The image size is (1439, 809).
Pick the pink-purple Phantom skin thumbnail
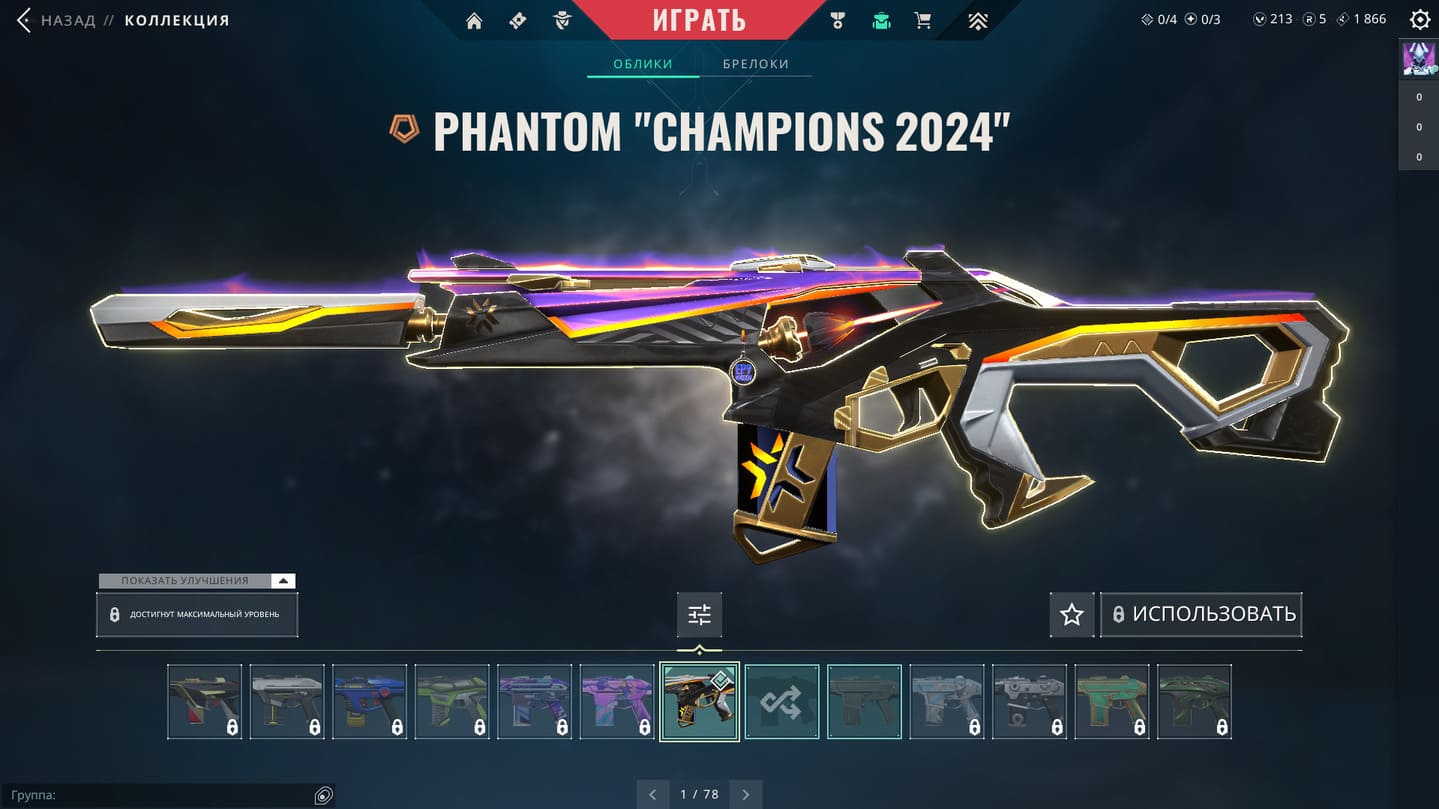click(x=617, y=702)
